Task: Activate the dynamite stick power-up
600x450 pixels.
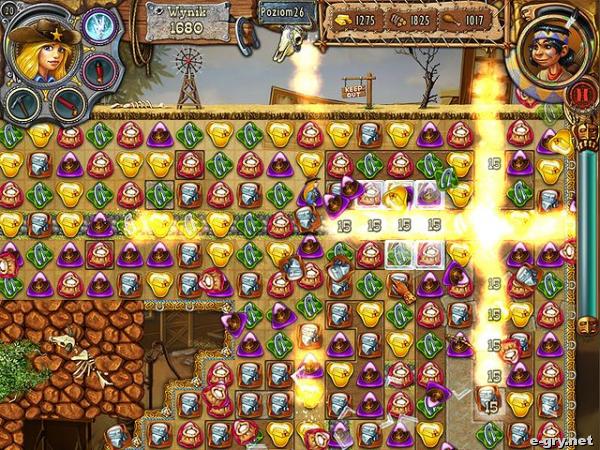Action: pyautogui.click(x=68, y=102)
